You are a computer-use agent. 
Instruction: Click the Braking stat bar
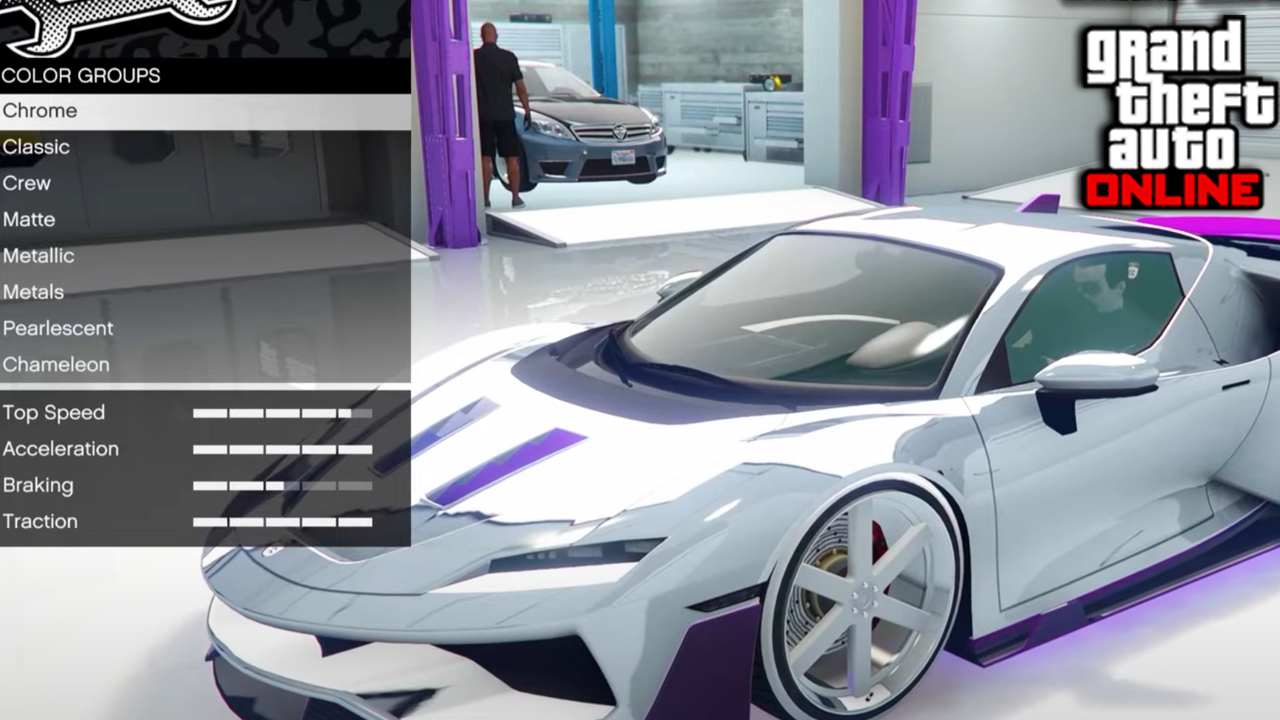click(x=283, y=485)
